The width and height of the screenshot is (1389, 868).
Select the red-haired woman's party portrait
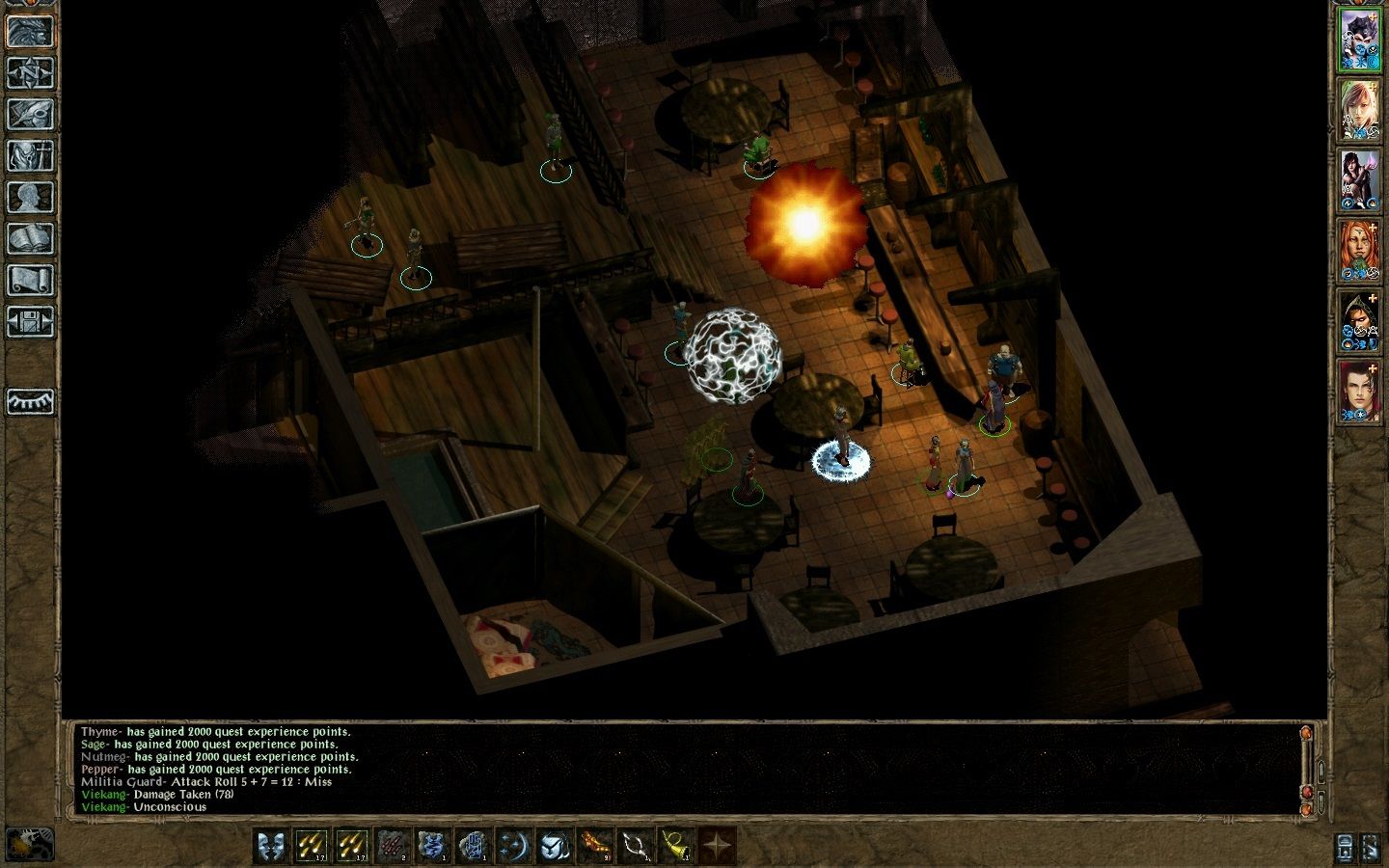(x=1359, y=249)
